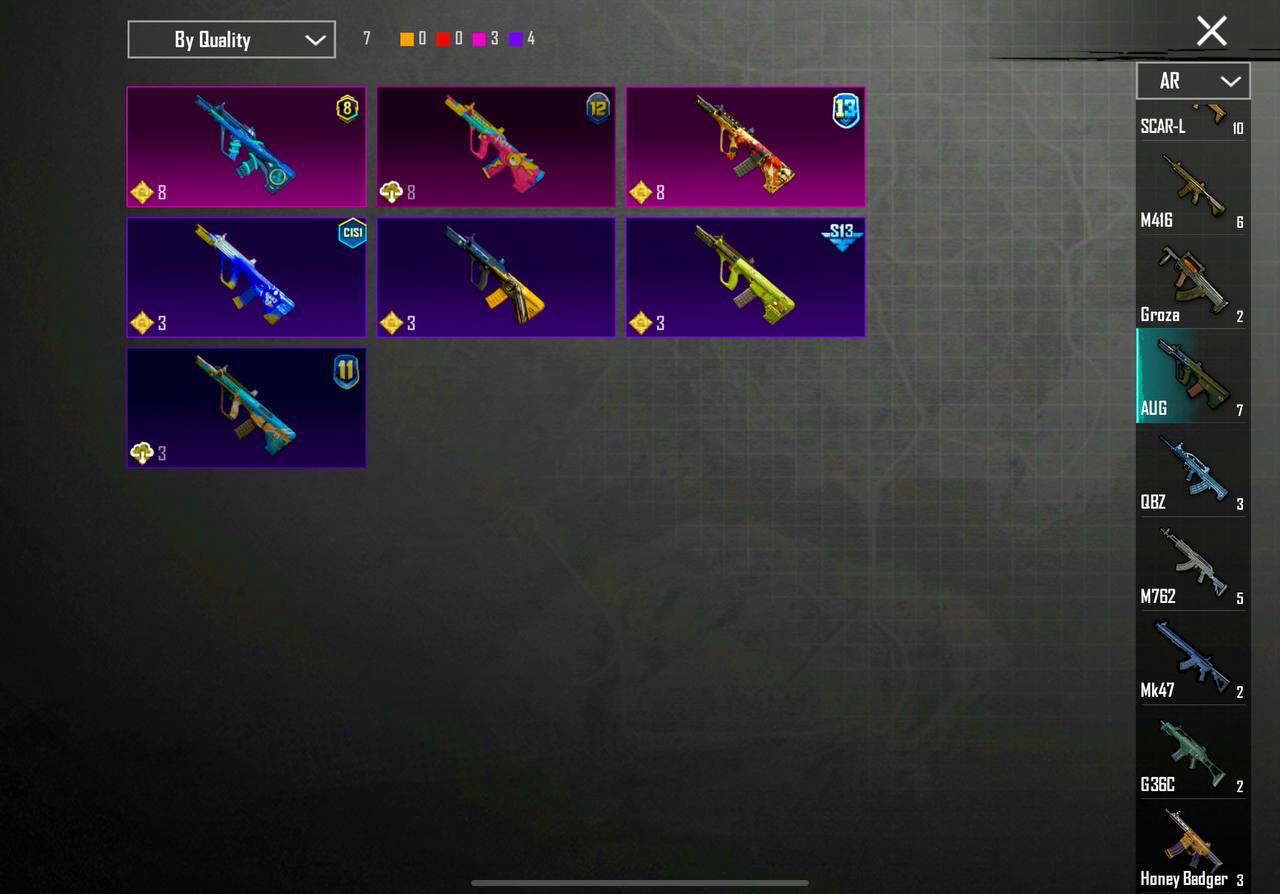The width and height of the screenshot is (1280, 894).
Task: Pick the red-gold AUG skin with badge 13
Action: tap(746, 147)
